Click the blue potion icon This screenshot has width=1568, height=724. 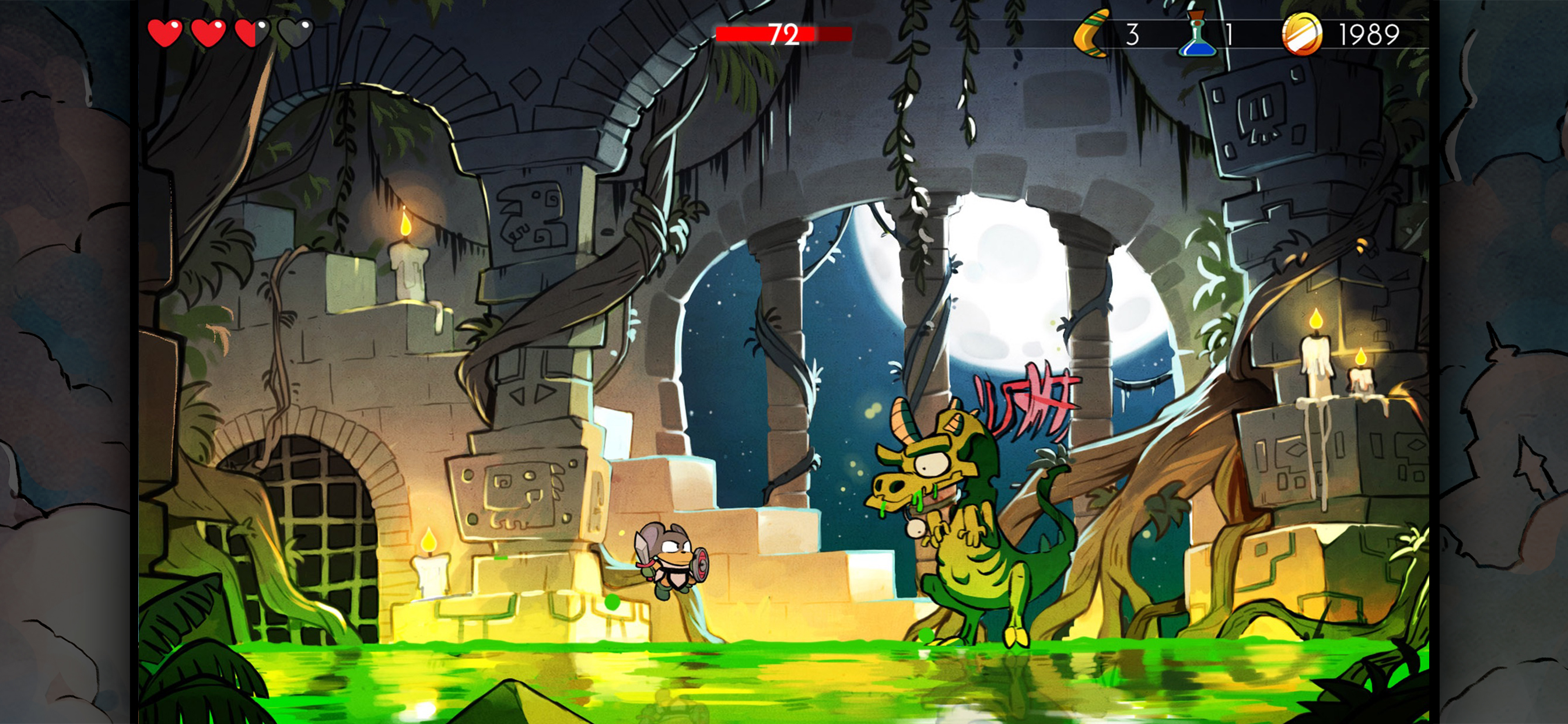(x=1198, y=34)
